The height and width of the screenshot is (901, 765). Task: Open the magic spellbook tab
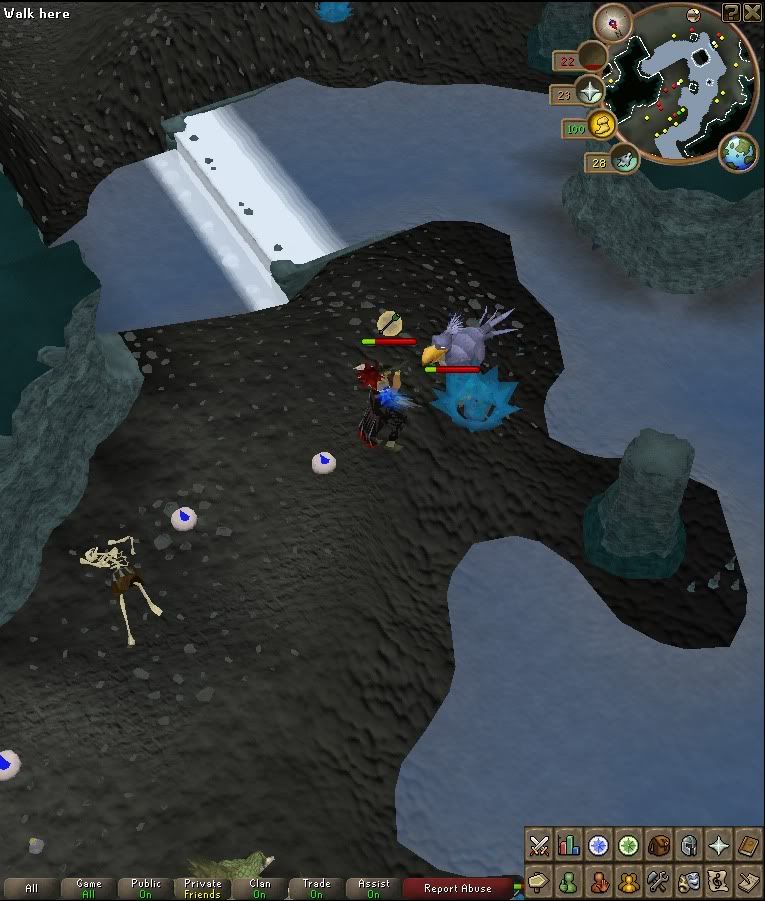(747, 845)
